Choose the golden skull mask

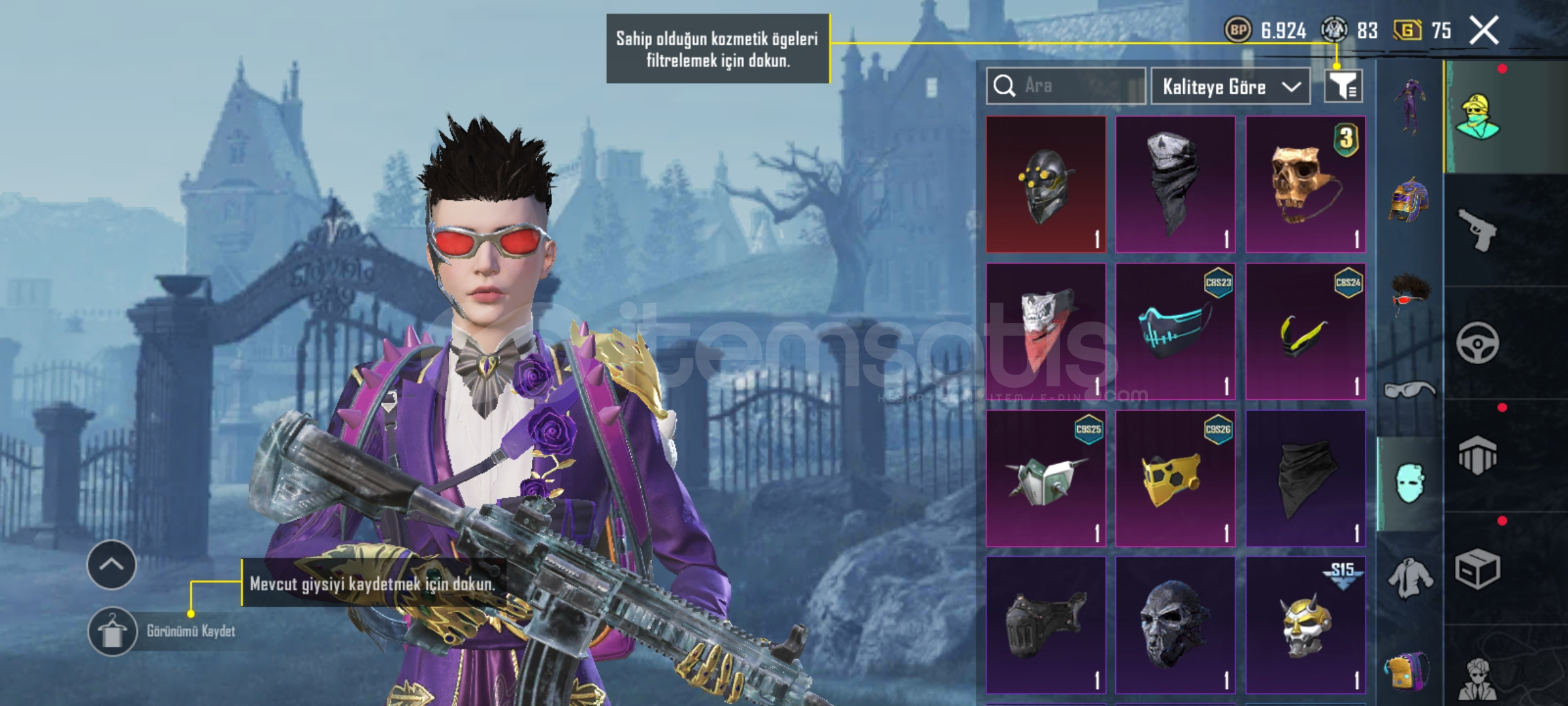point(1305,184)
